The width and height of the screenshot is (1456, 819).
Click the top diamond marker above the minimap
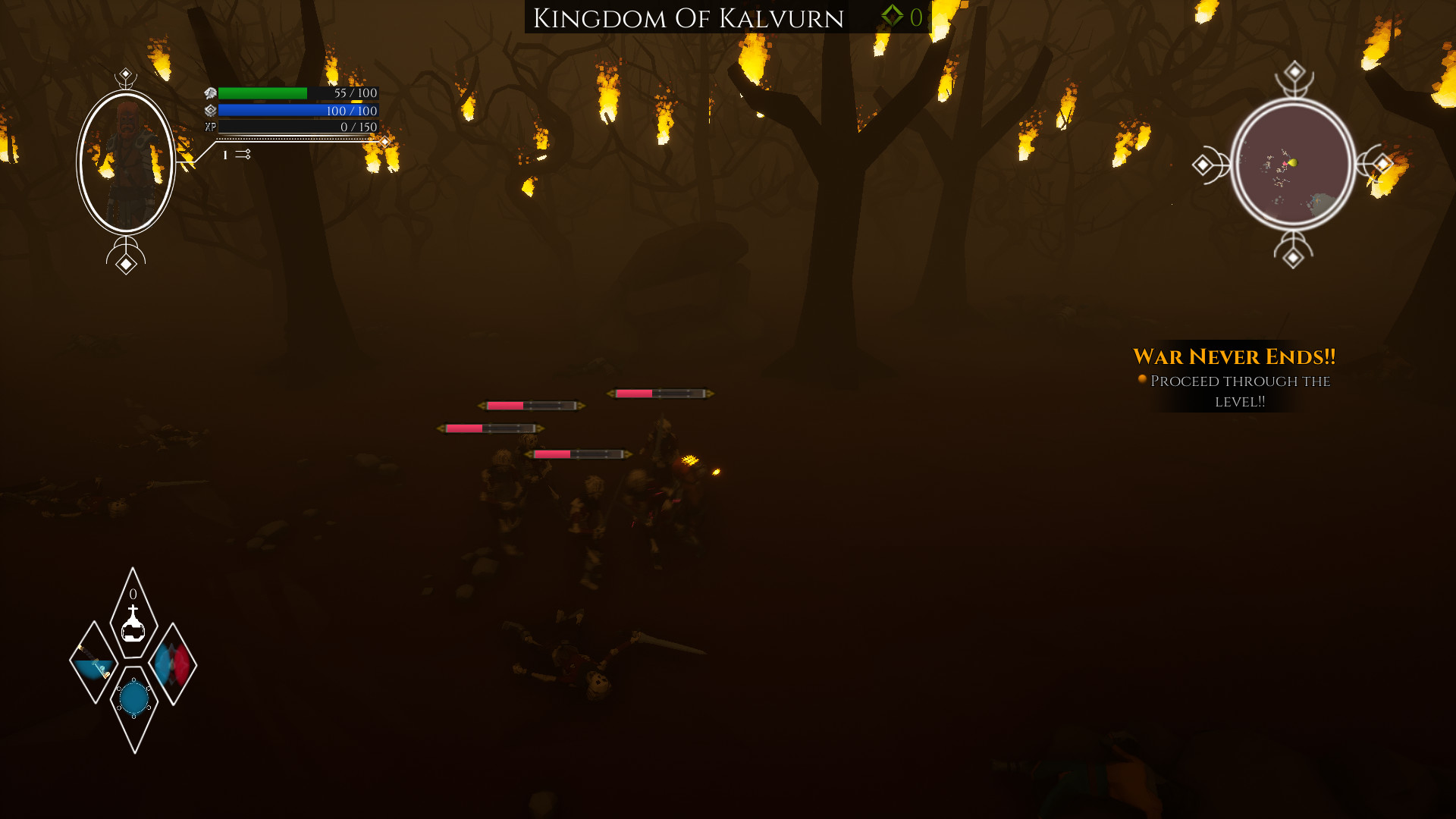pos(1294,73)
